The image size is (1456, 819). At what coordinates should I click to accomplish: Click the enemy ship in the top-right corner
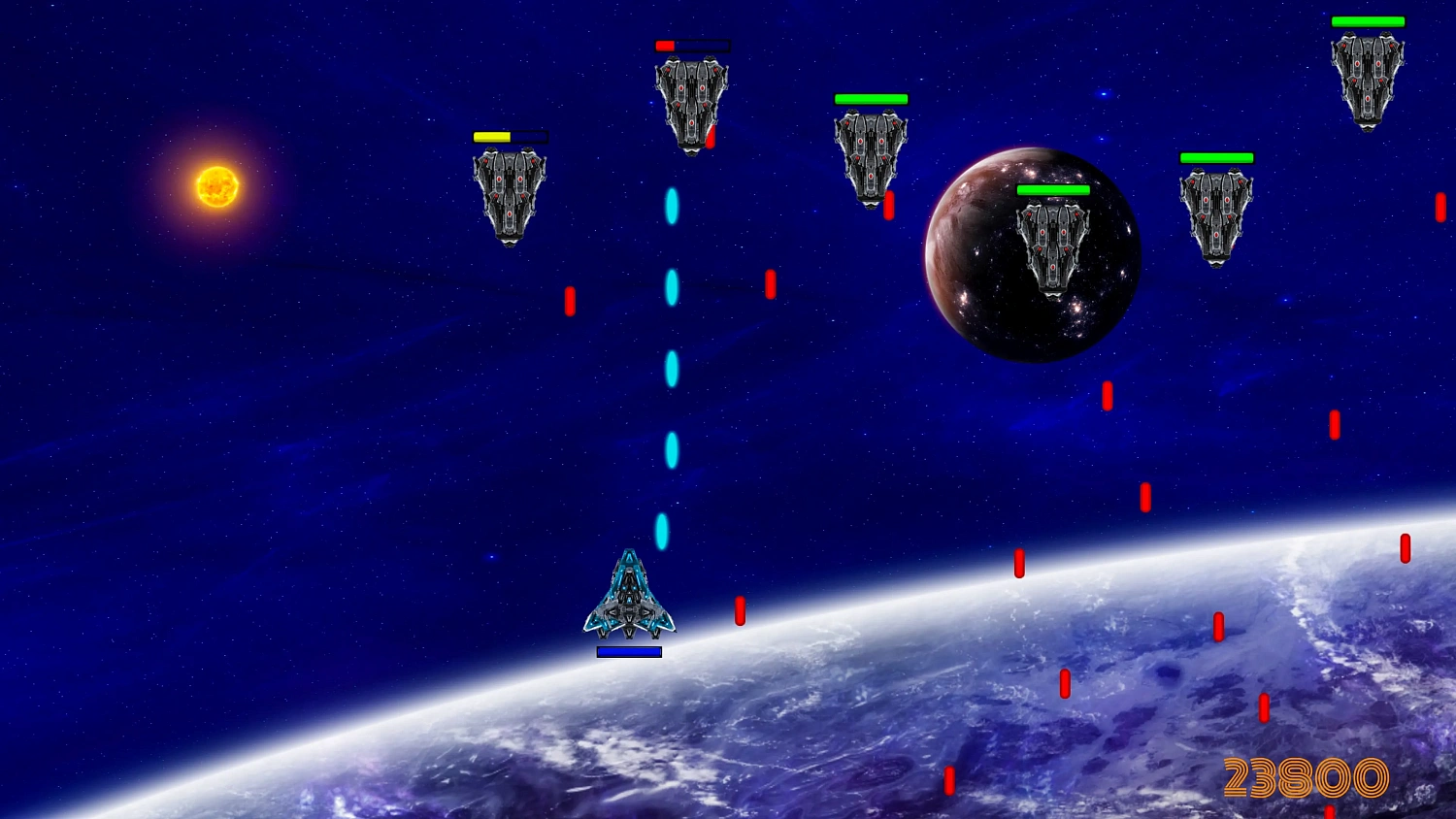(x=1367, y=78)
